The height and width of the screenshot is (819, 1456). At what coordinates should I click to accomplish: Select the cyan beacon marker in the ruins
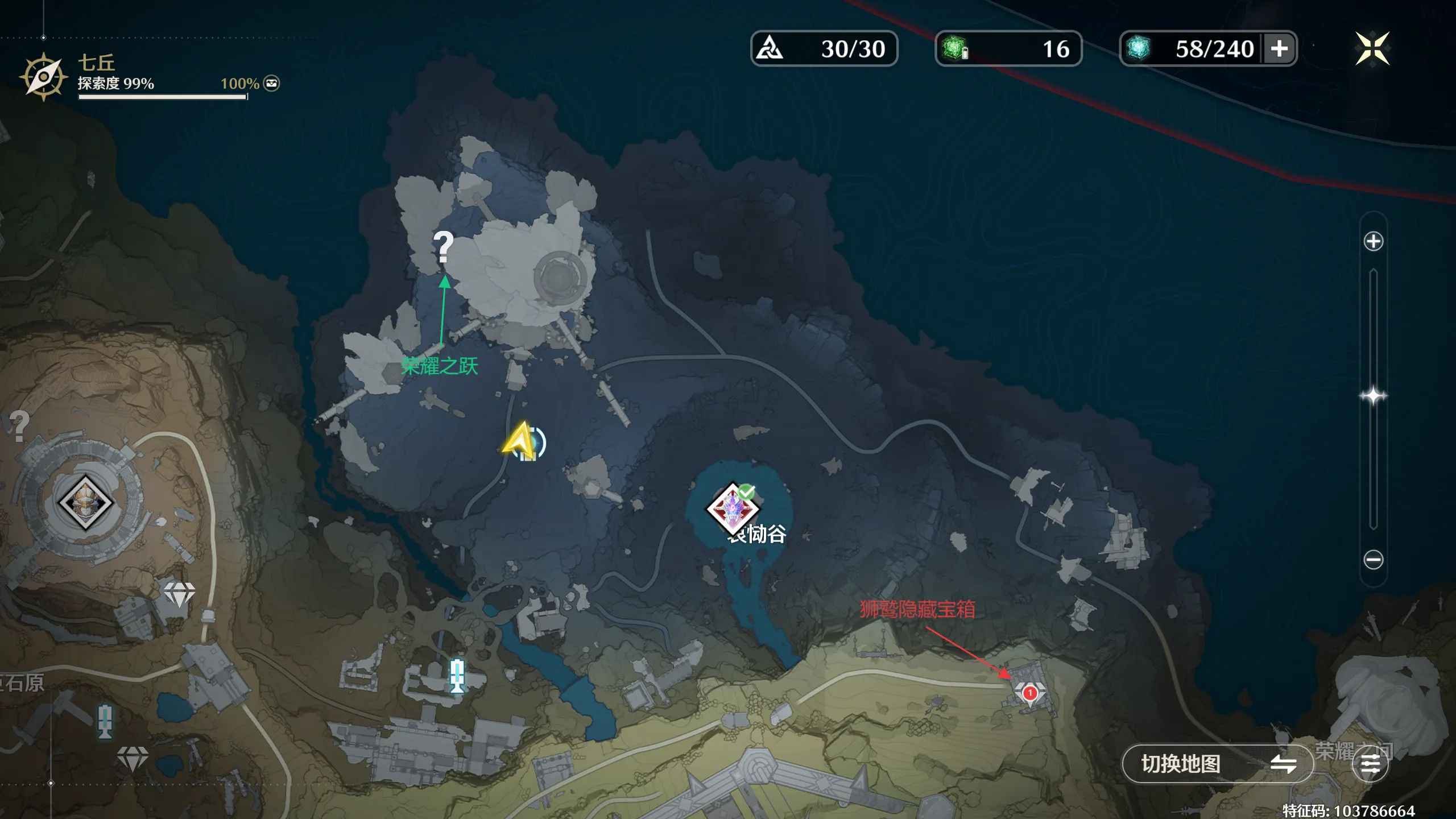(x=457, y=676)
